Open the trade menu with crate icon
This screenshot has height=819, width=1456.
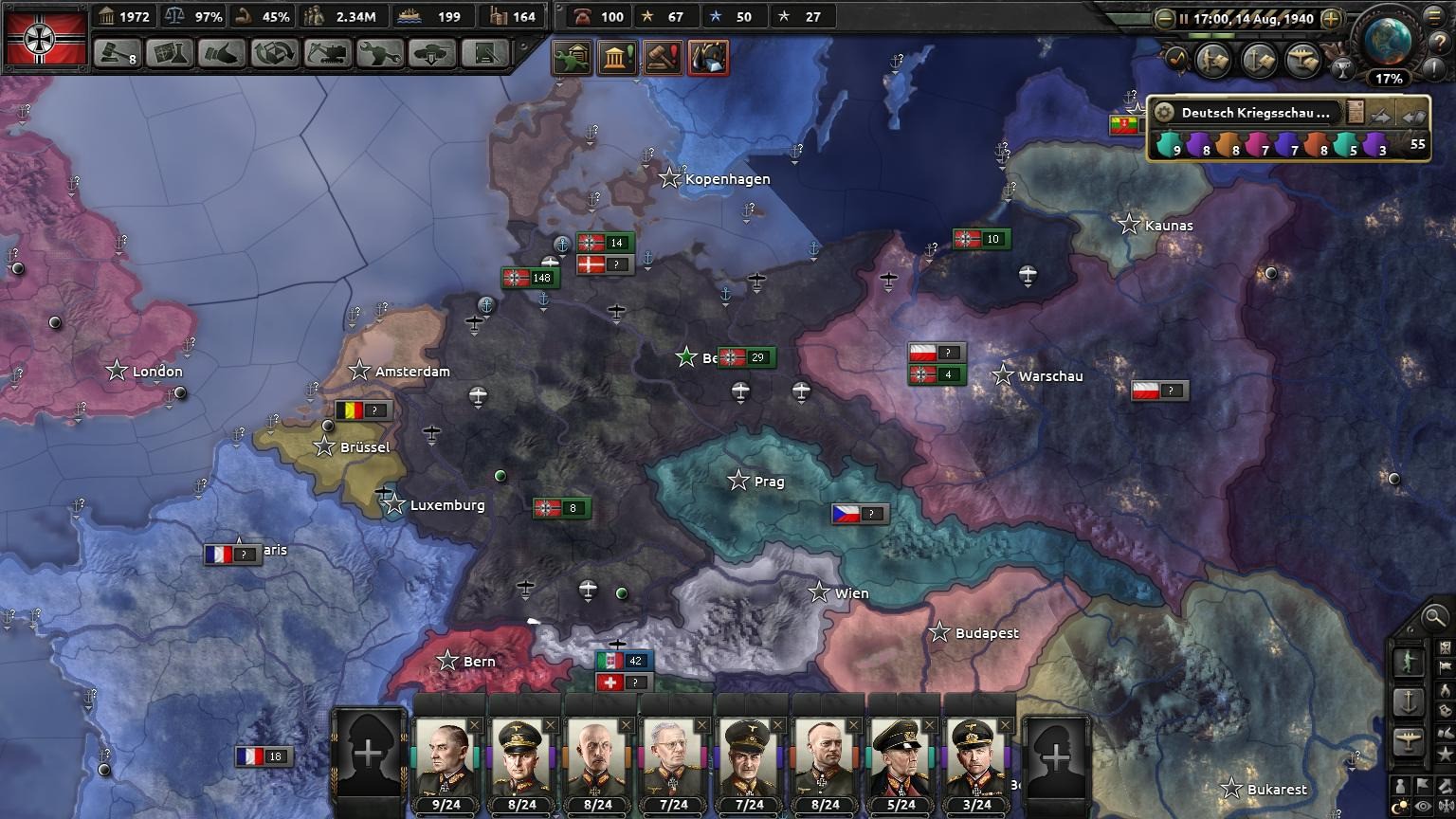click(275, 53)
